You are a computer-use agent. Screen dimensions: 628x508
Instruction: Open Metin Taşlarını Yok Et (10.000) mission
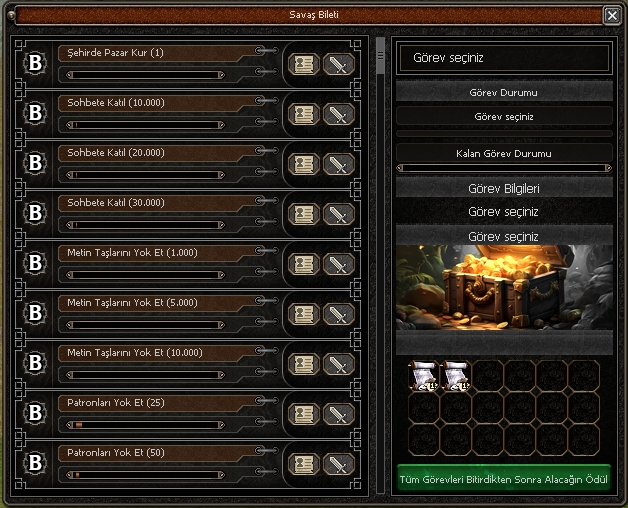point(150,353)
